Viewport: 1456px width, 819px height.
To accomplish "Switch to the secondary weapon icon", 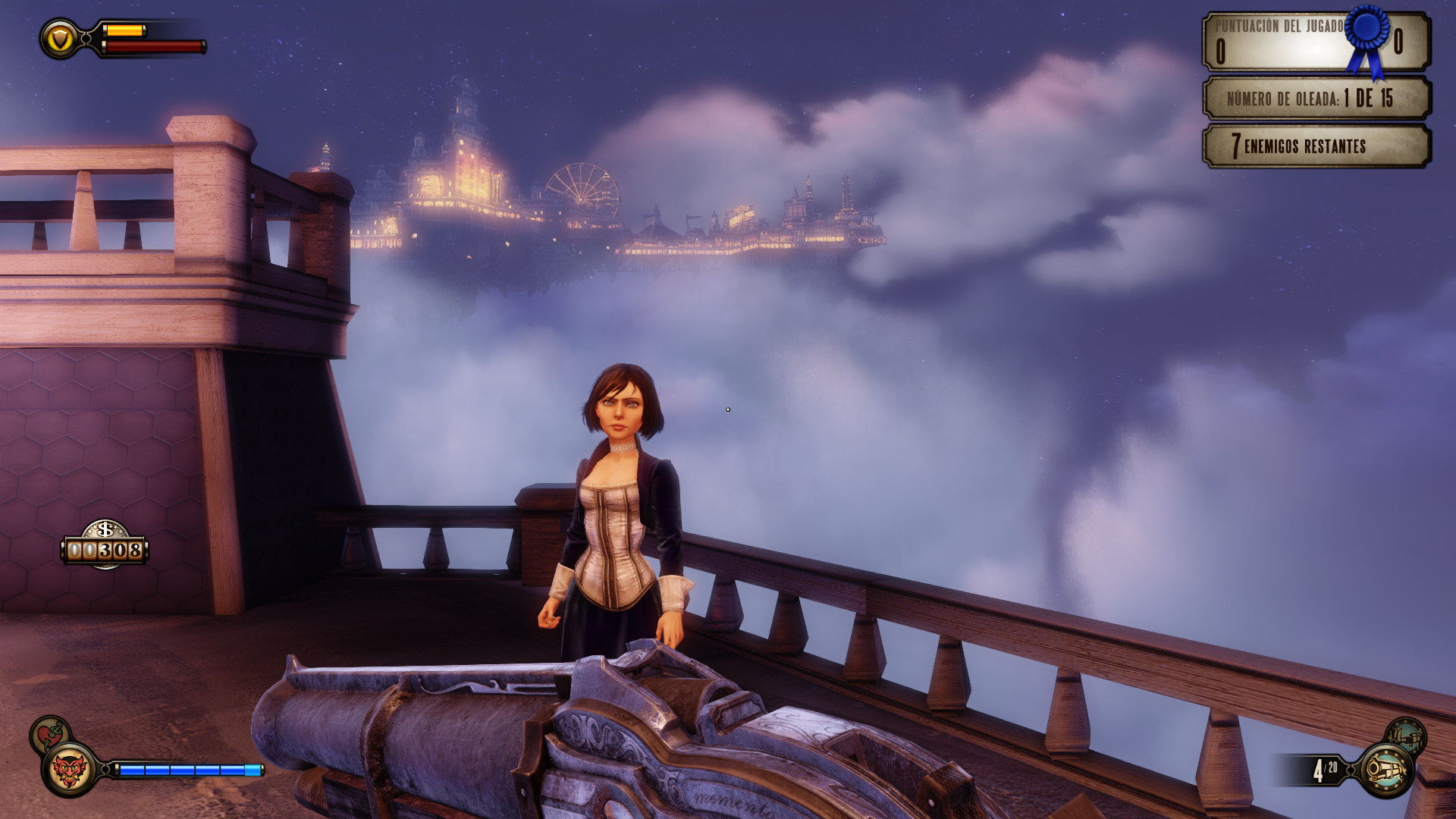I will tap(1406, 735).
